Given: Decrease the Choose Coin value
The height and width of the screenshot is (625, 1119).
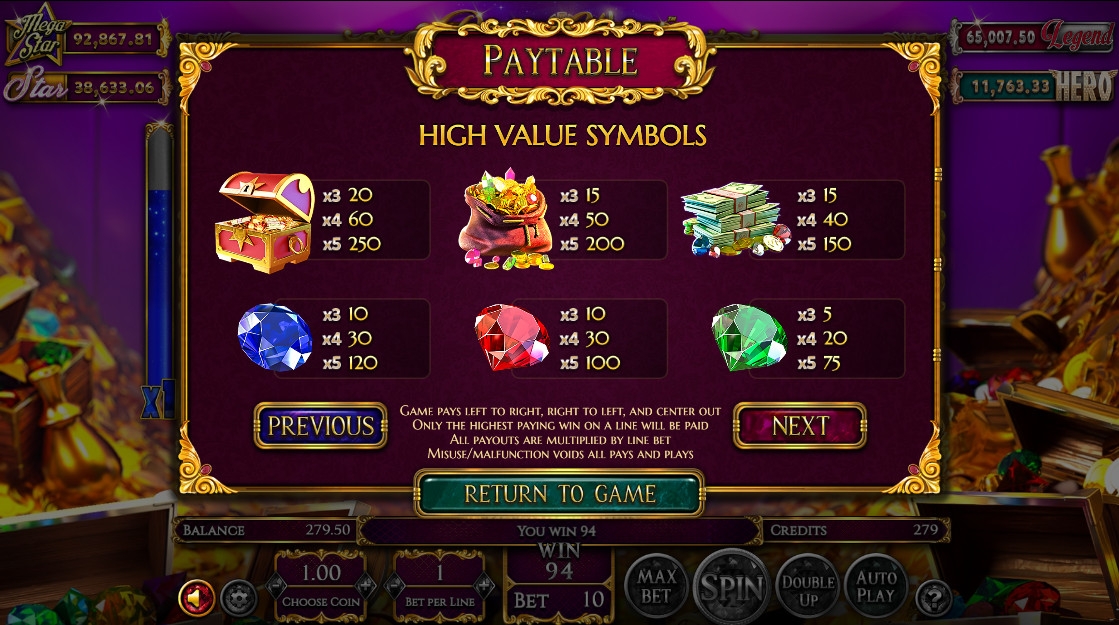Looking at the screenshot, I should 277,584.
